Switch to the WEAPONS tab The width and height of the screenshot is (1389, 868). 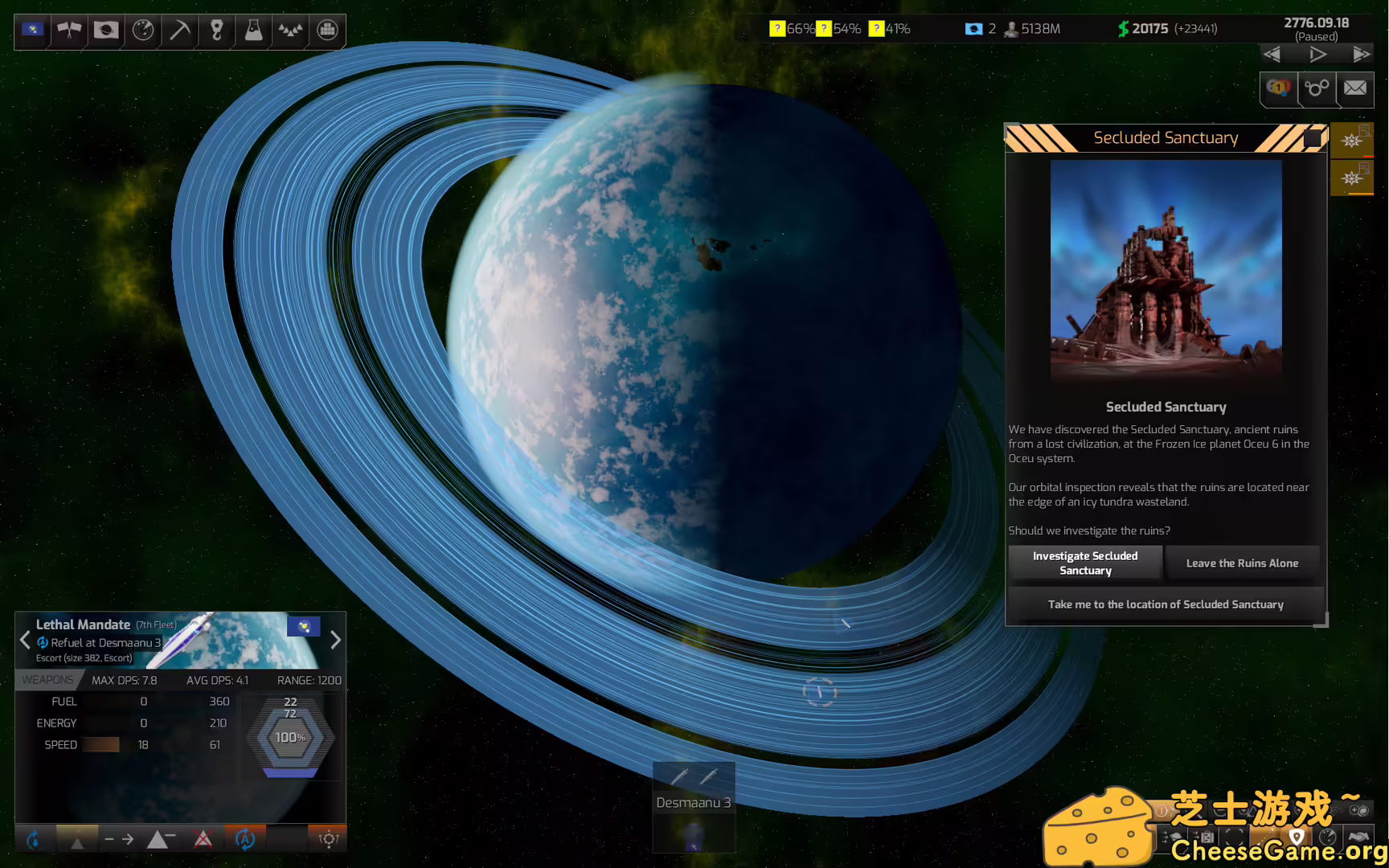pos(48,679)
